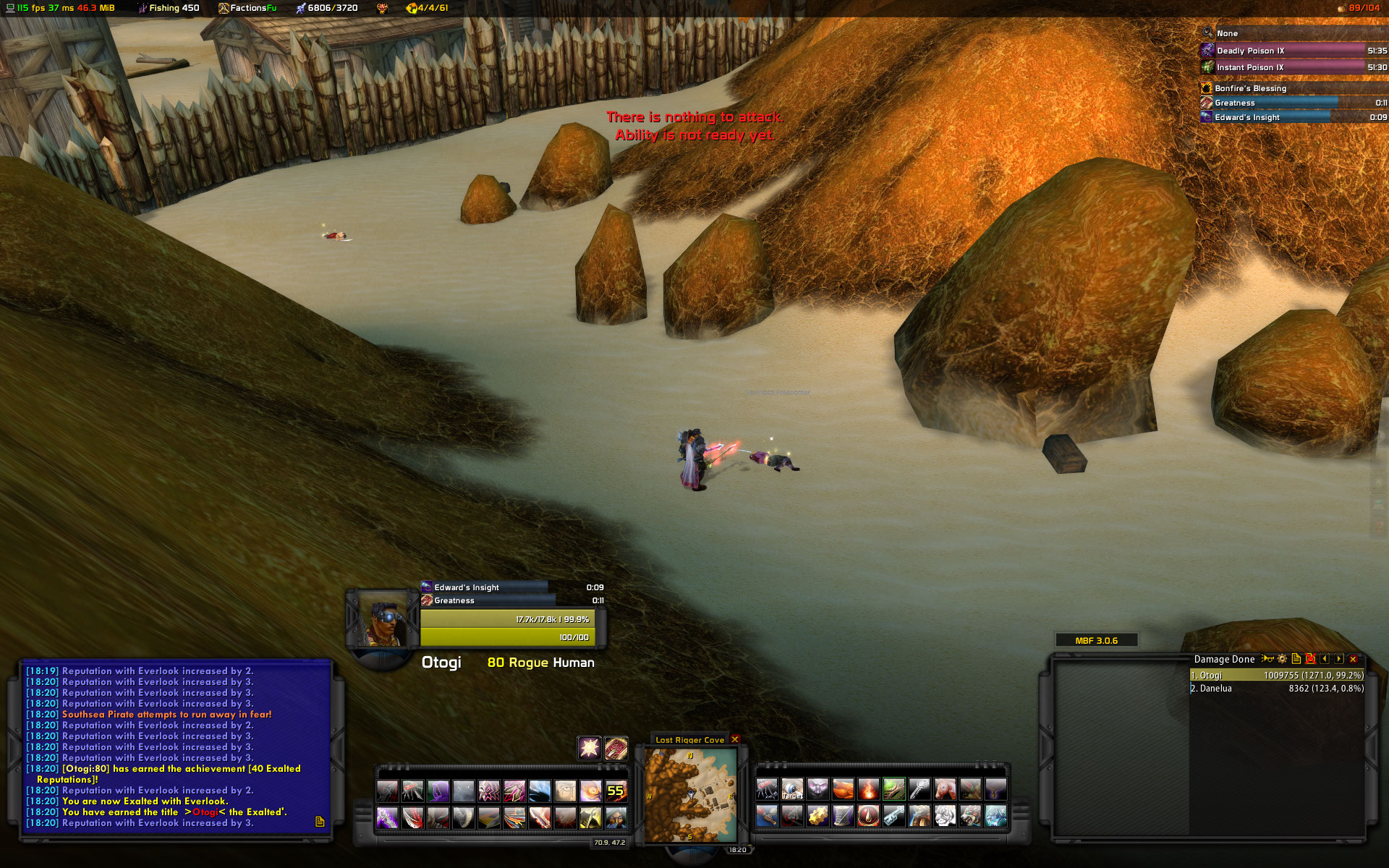Click the Otogi player portrait
The height and width of the screenshot is (868, 1389).
click(x=383, y=620)
